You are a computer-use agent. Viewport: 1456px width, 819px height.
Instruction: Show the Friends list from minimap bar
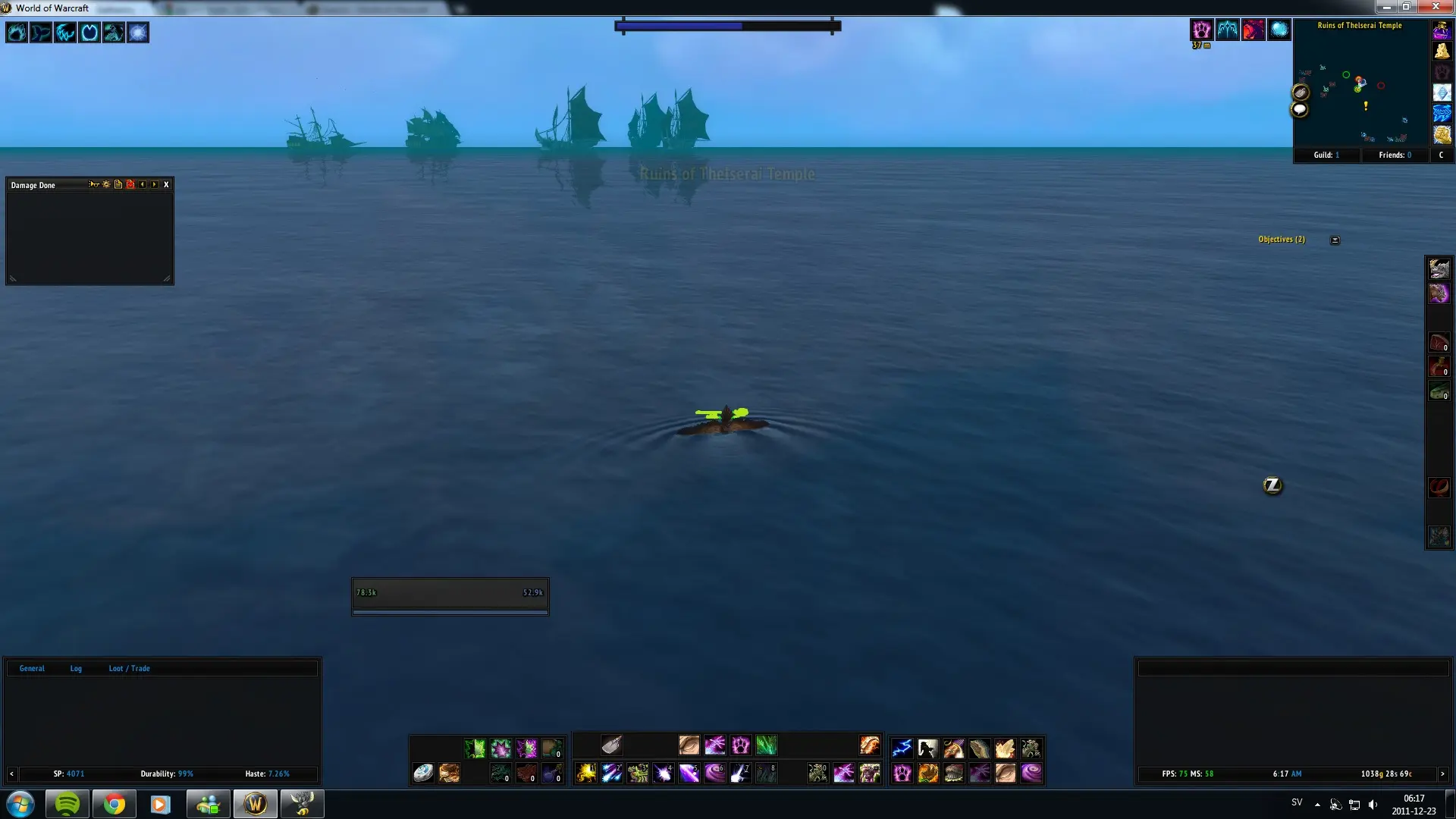coord(1395,155)
